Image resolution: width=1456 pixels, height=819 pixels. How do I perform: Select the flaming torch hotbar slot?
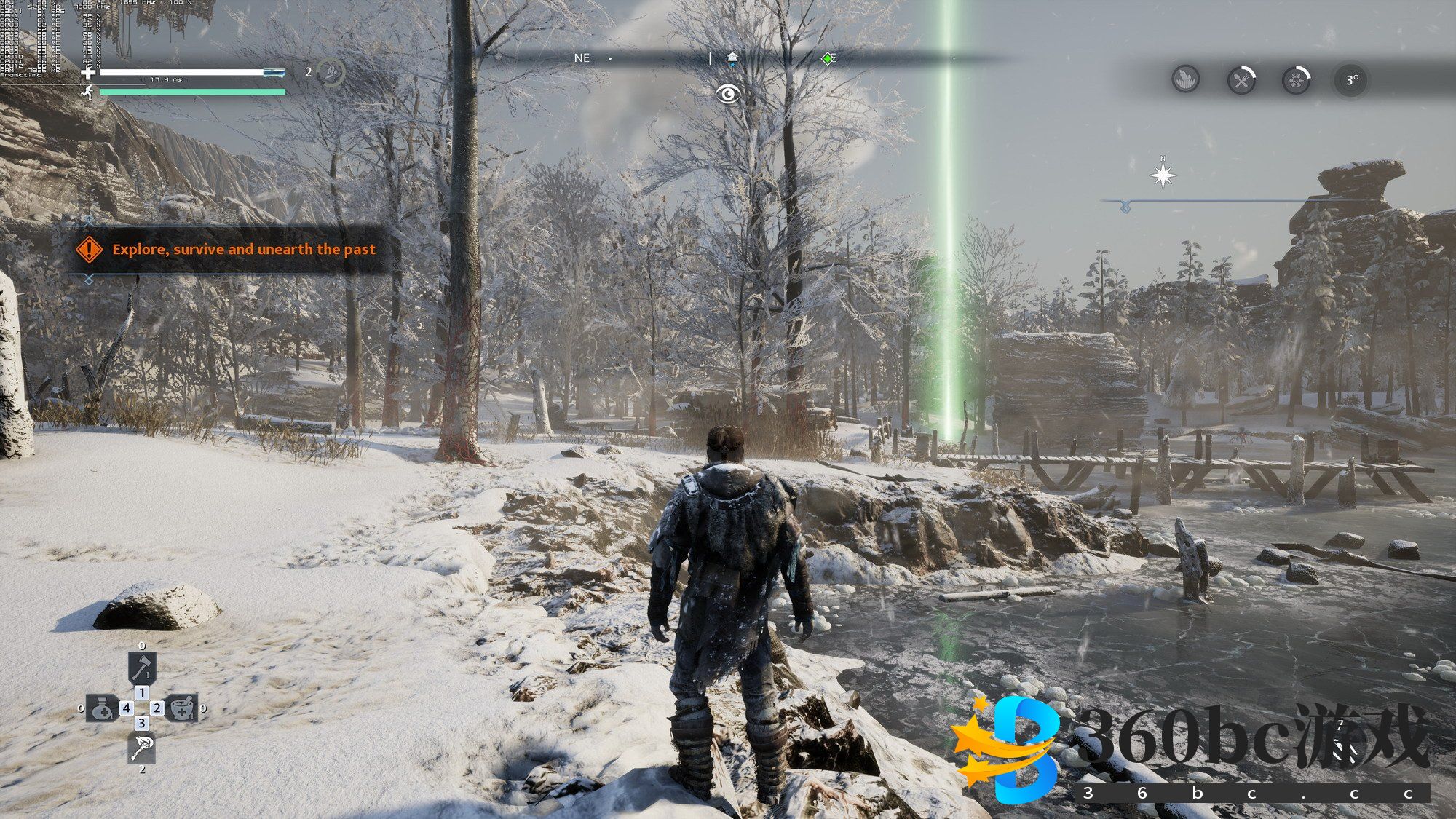pyautogui.click(x=142, y=747)
